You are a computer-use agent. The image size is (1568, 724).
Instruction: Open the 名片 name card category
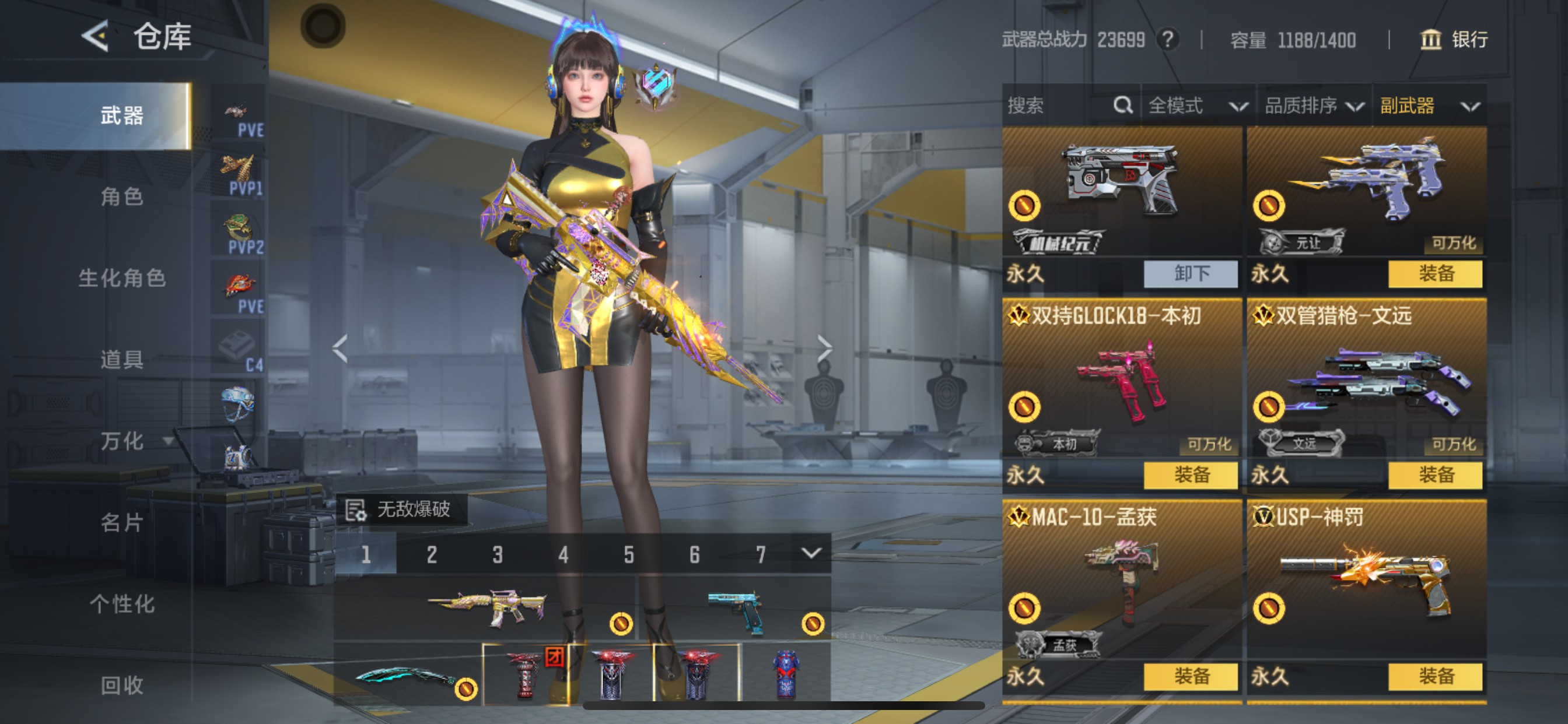(x=122, y=523)
